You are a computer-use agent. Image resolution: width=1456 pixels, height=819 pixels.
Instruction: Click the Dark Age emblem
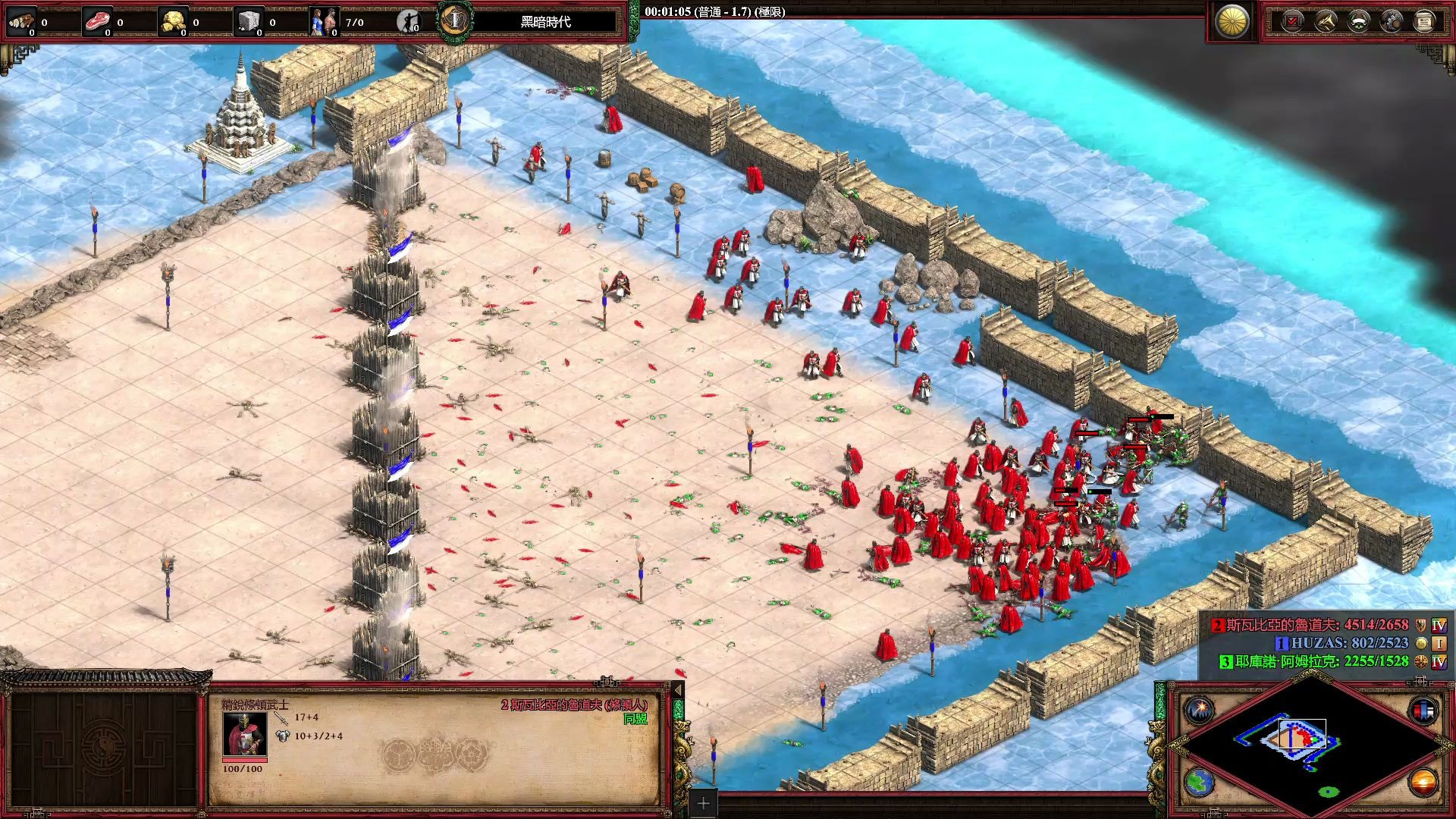[455, 20]
